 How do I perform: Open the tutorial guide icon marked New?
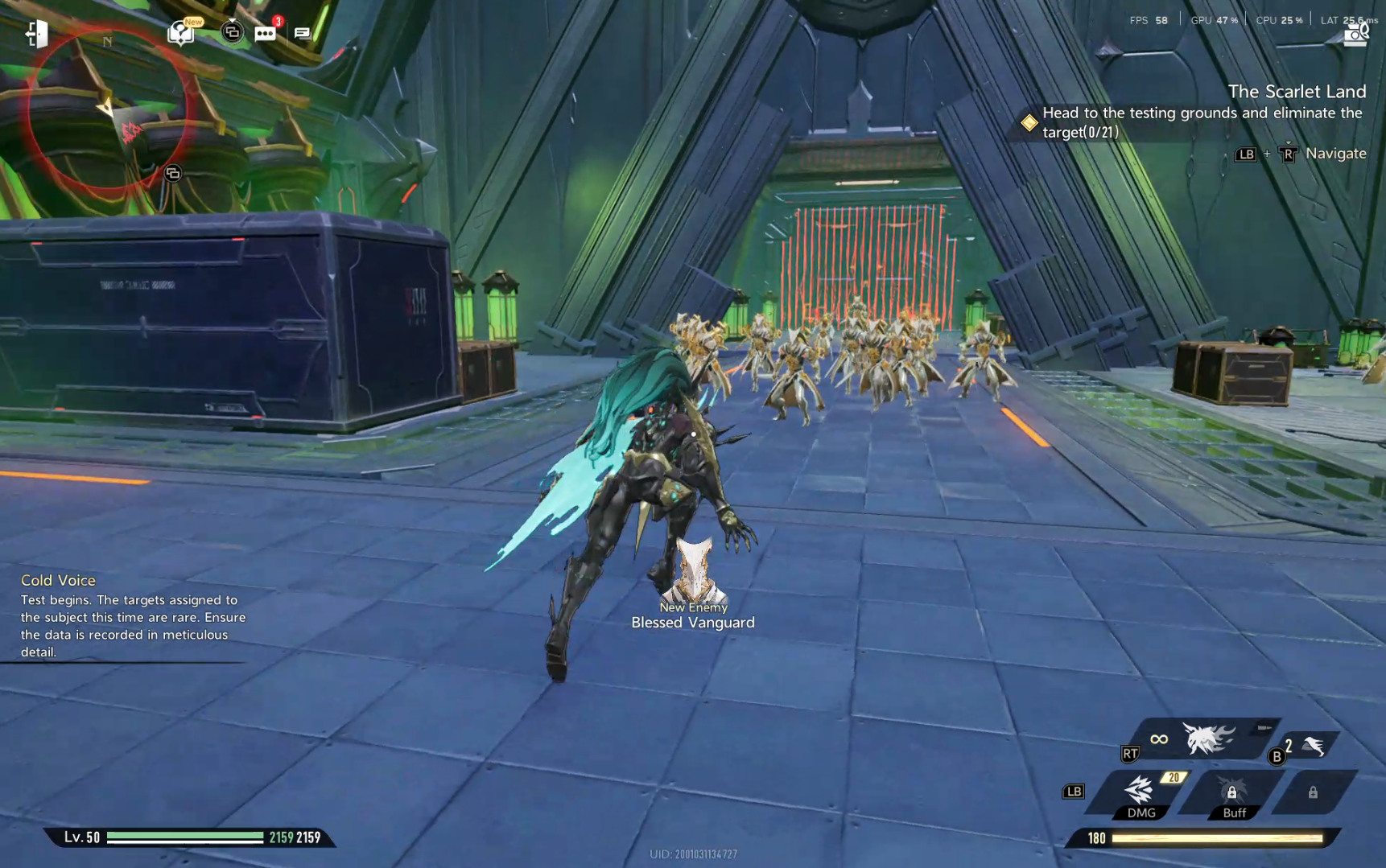(x=181, y=33)
